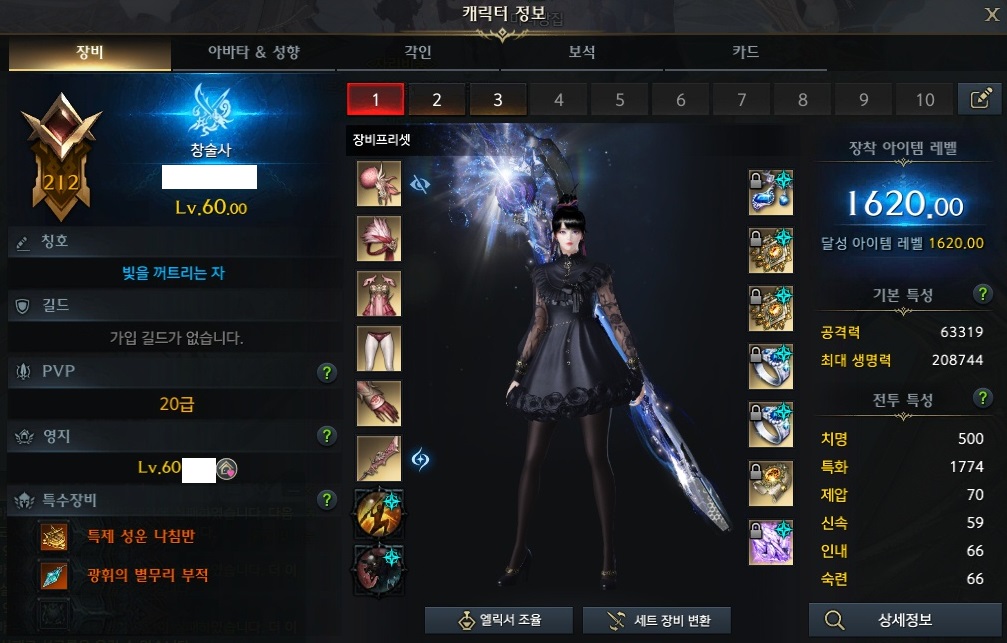Select the pink chest armor slot
Viewport: 1007px width, 643px height.
[x=379, y=293]
